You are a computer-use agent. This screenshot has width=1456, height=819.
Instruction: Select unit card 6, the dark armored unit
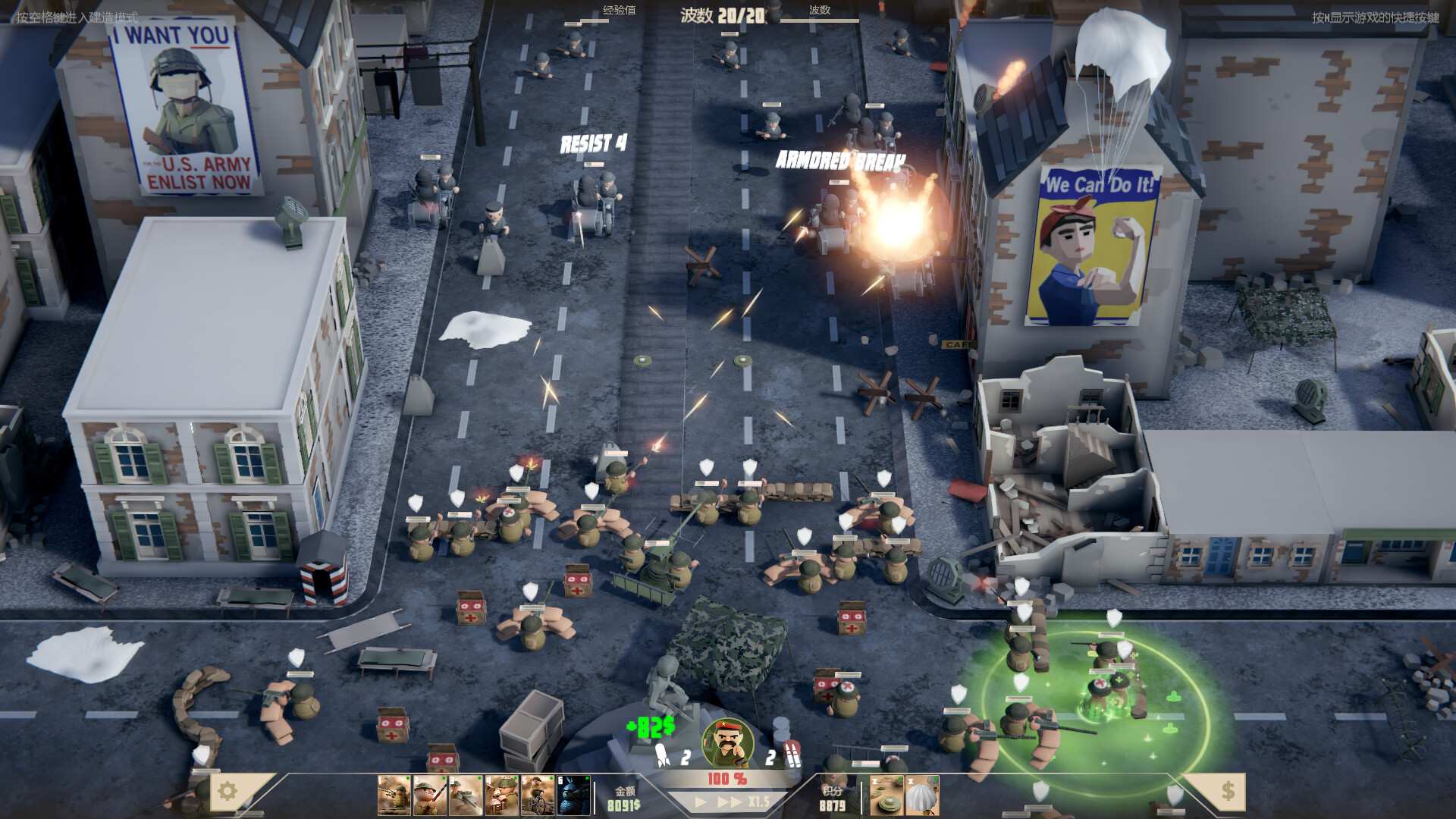click(571, 795)
